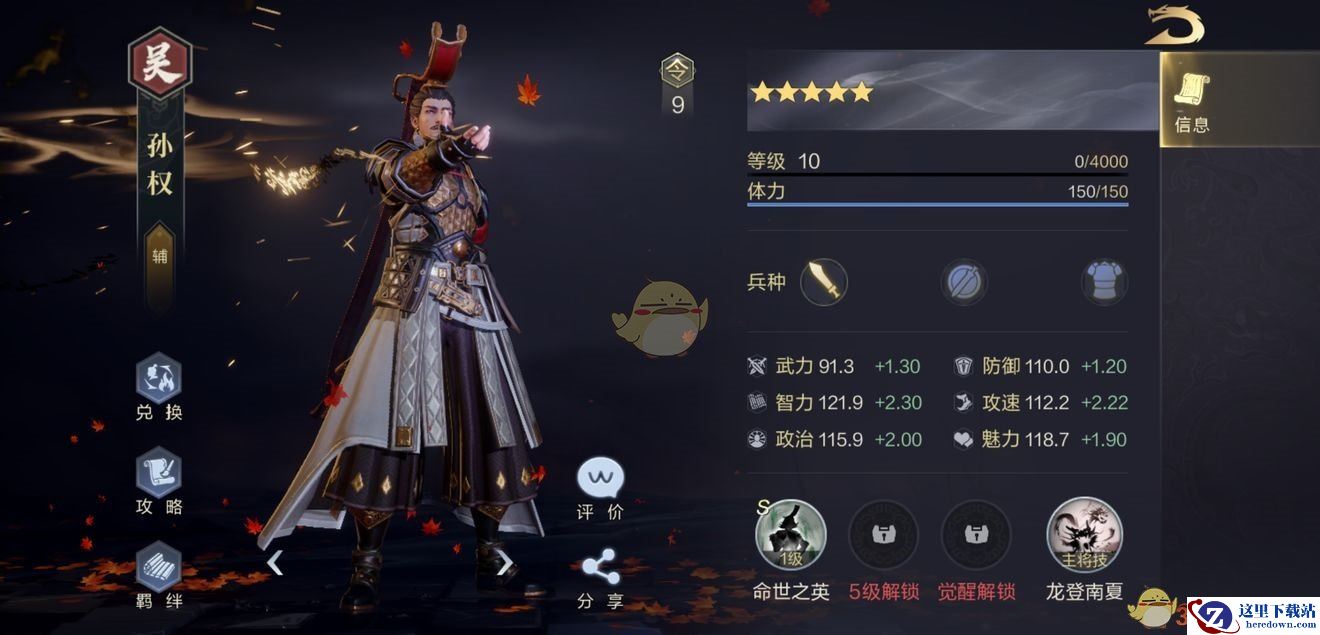
Task: Select the armor troop type icon
Action: (x=1104, y=283)
